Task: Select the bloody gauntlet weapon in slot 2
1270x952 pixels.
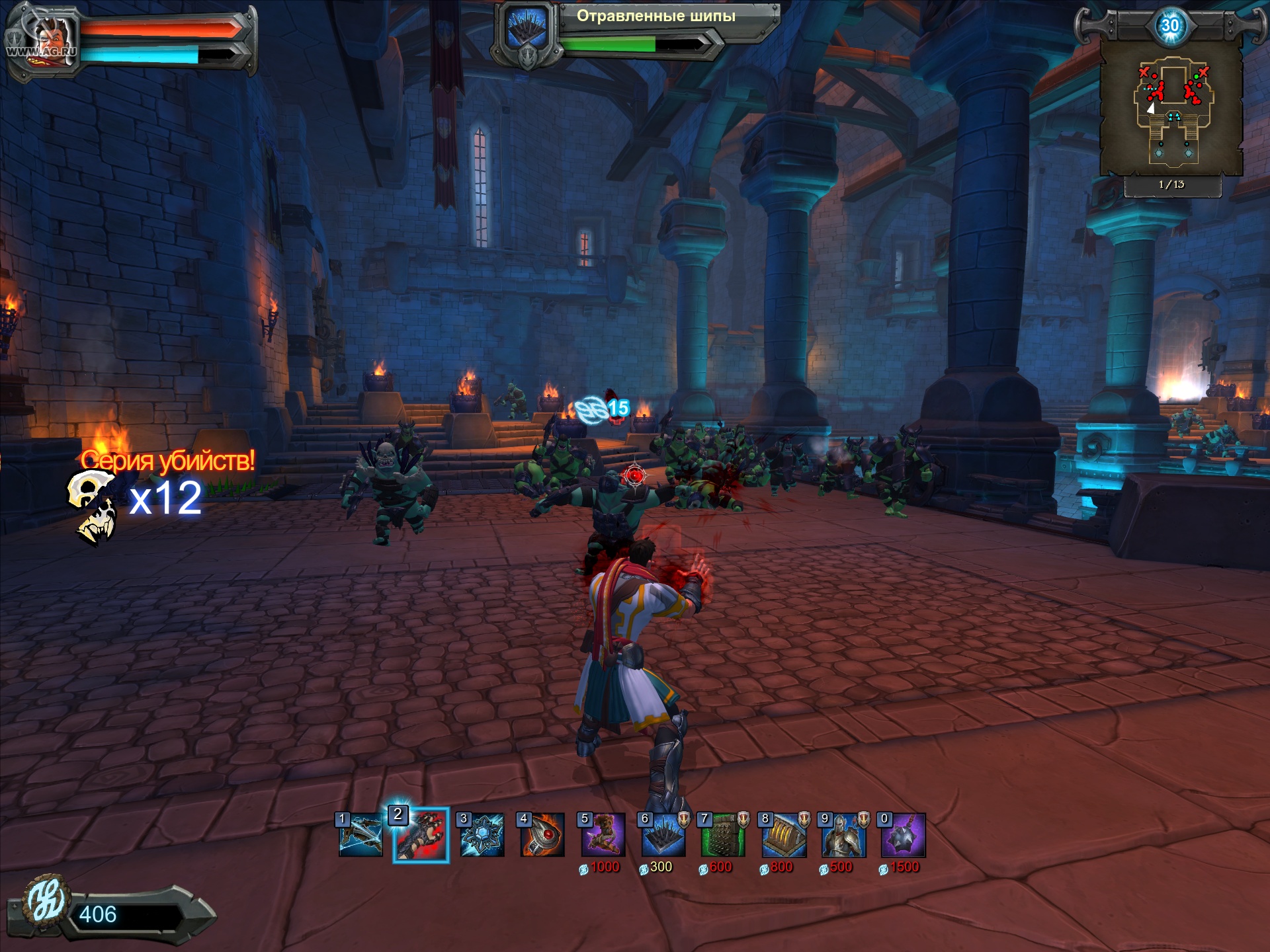Action: coord(421,836)
